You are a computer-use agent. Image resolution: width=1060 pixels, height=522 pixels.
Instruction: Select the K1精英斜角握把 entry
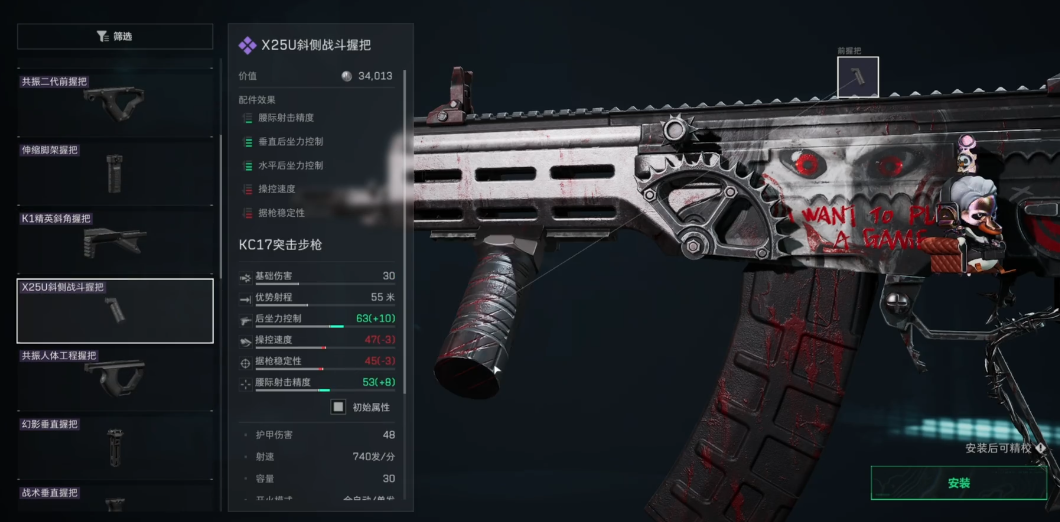pyautogui.click(x=115, y=240)
